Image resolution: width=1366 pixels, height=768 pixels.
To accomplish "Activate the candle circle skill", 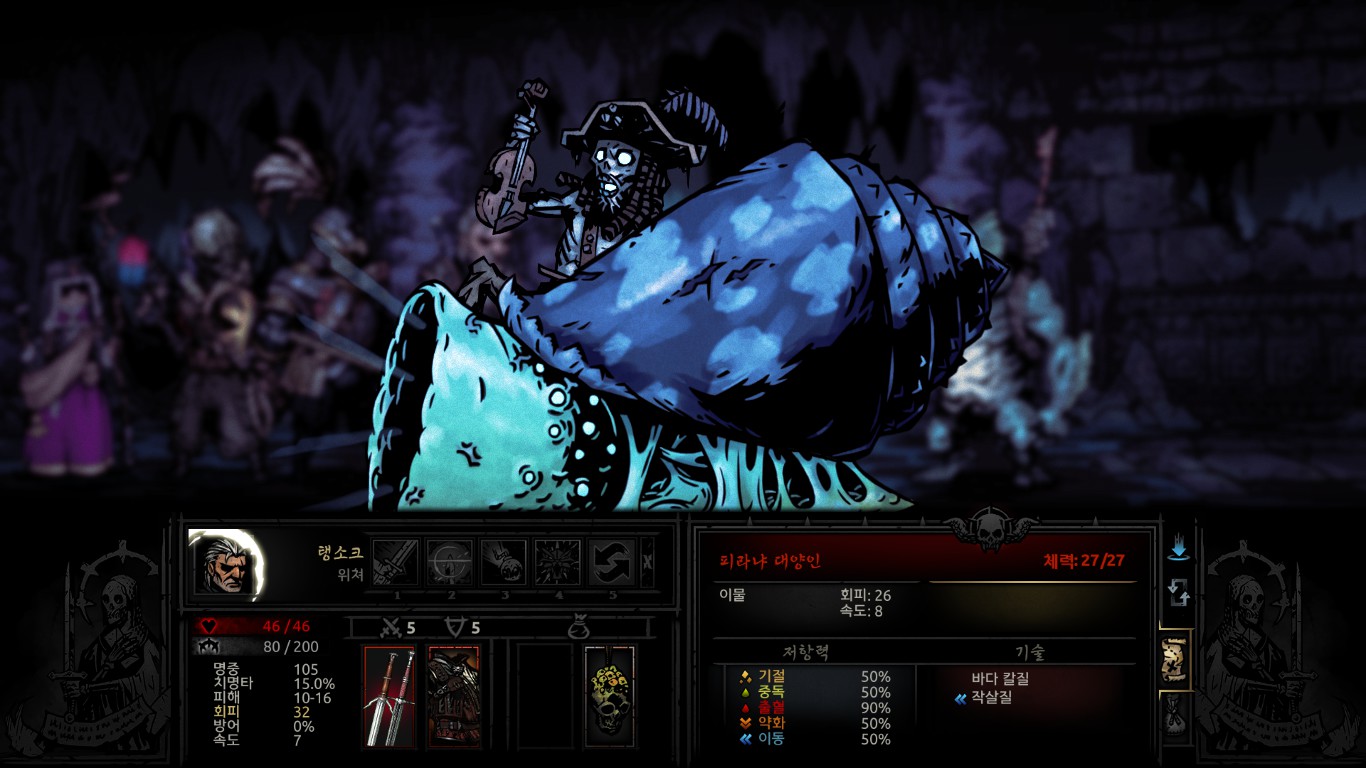I will pyautogui.click(x=449, y=562).
